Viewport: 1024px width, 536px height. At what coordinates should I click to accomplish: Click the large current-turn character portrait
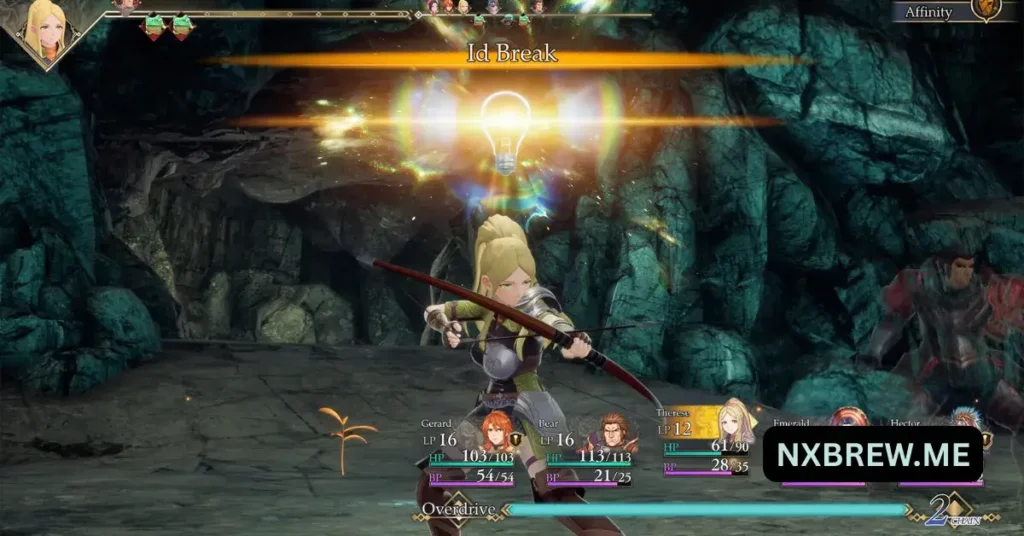coord(47,30)
